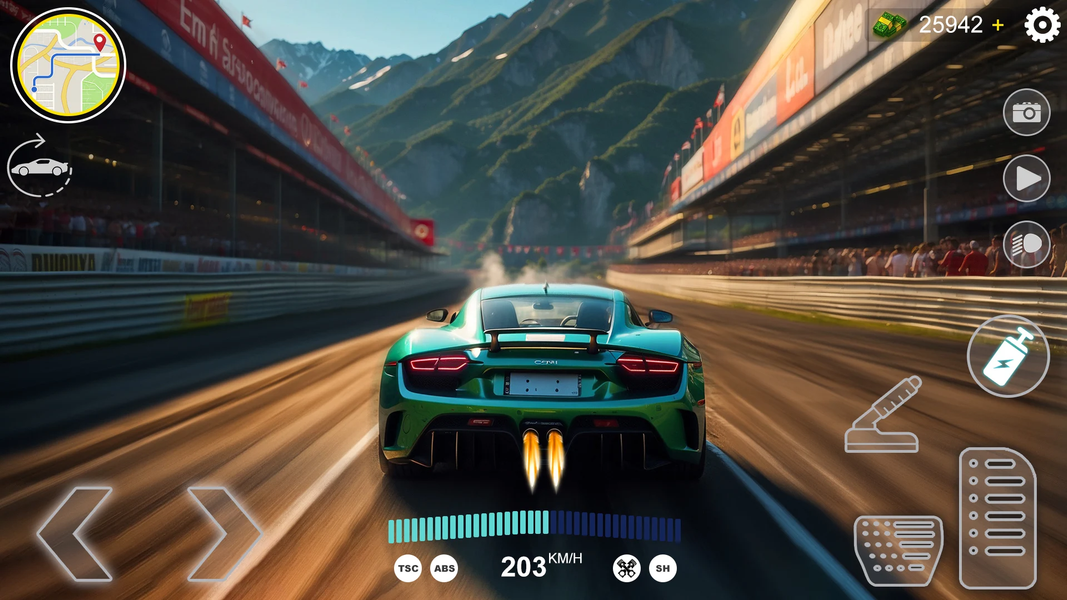Click the round play button
The image size is (1067, 600).
tap(1026, 179)
